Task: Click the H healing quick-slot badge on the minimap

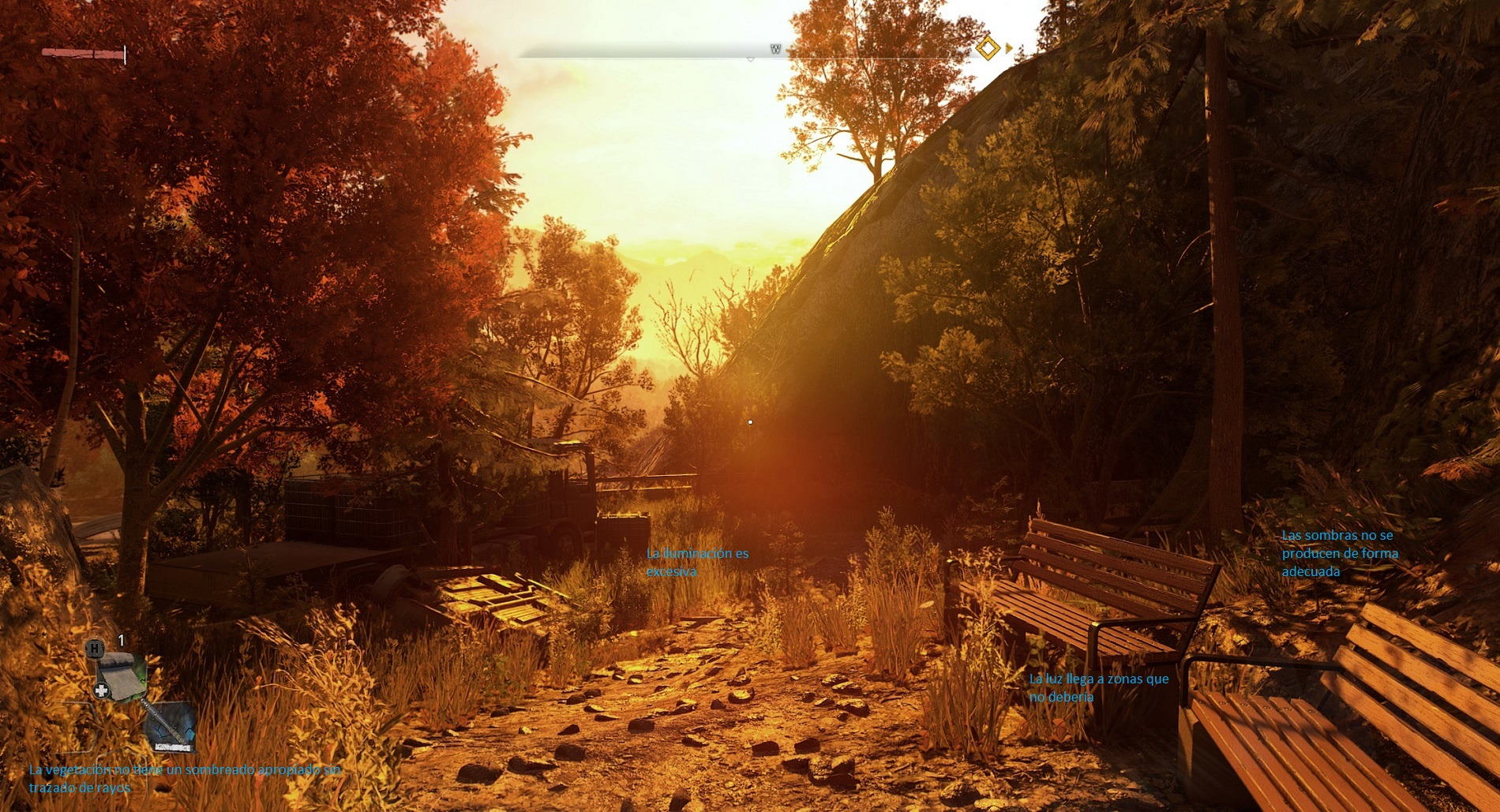Action: coord(95,649)
